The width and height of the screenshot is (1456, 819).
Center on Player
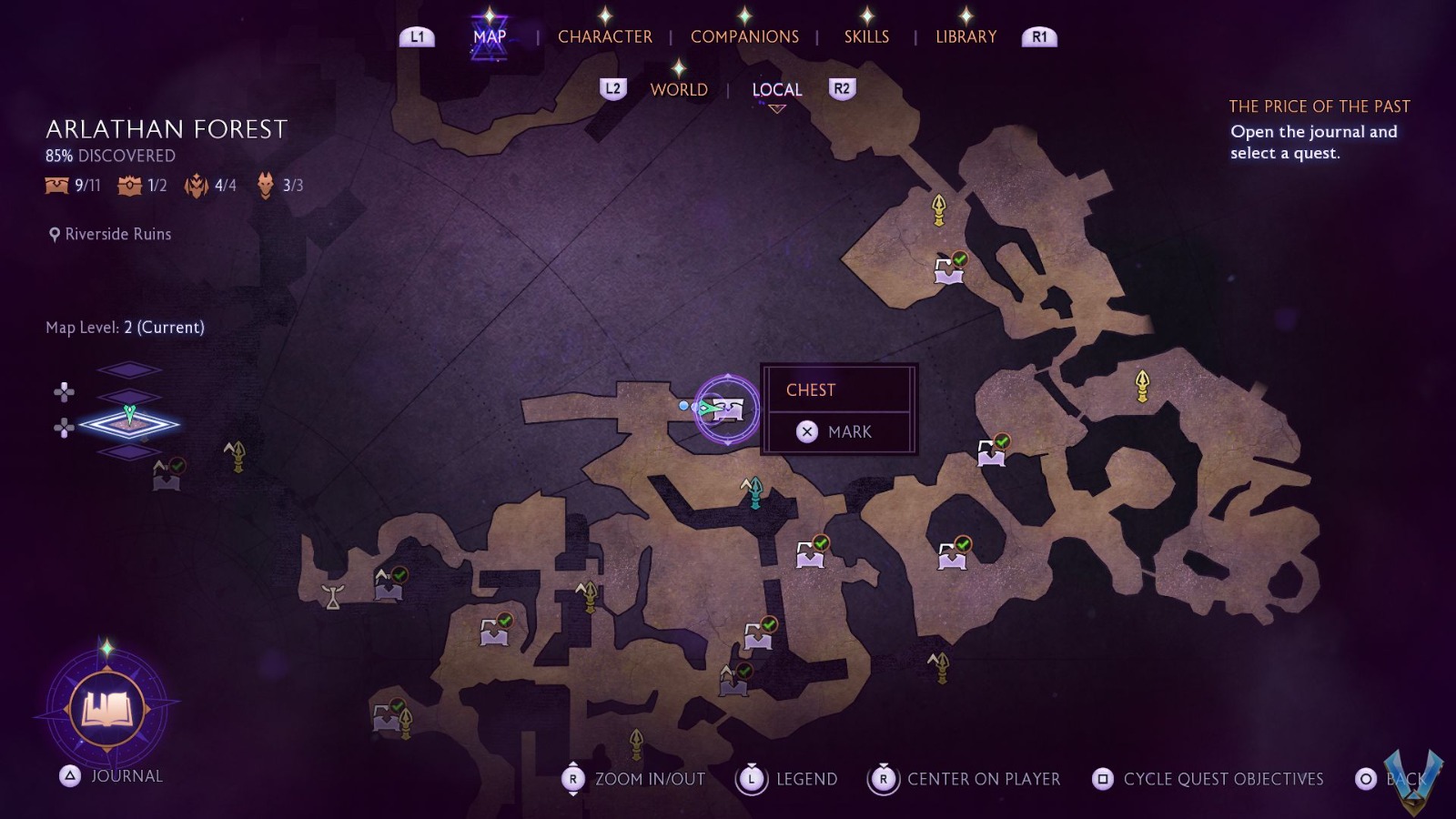pos(967,779)
